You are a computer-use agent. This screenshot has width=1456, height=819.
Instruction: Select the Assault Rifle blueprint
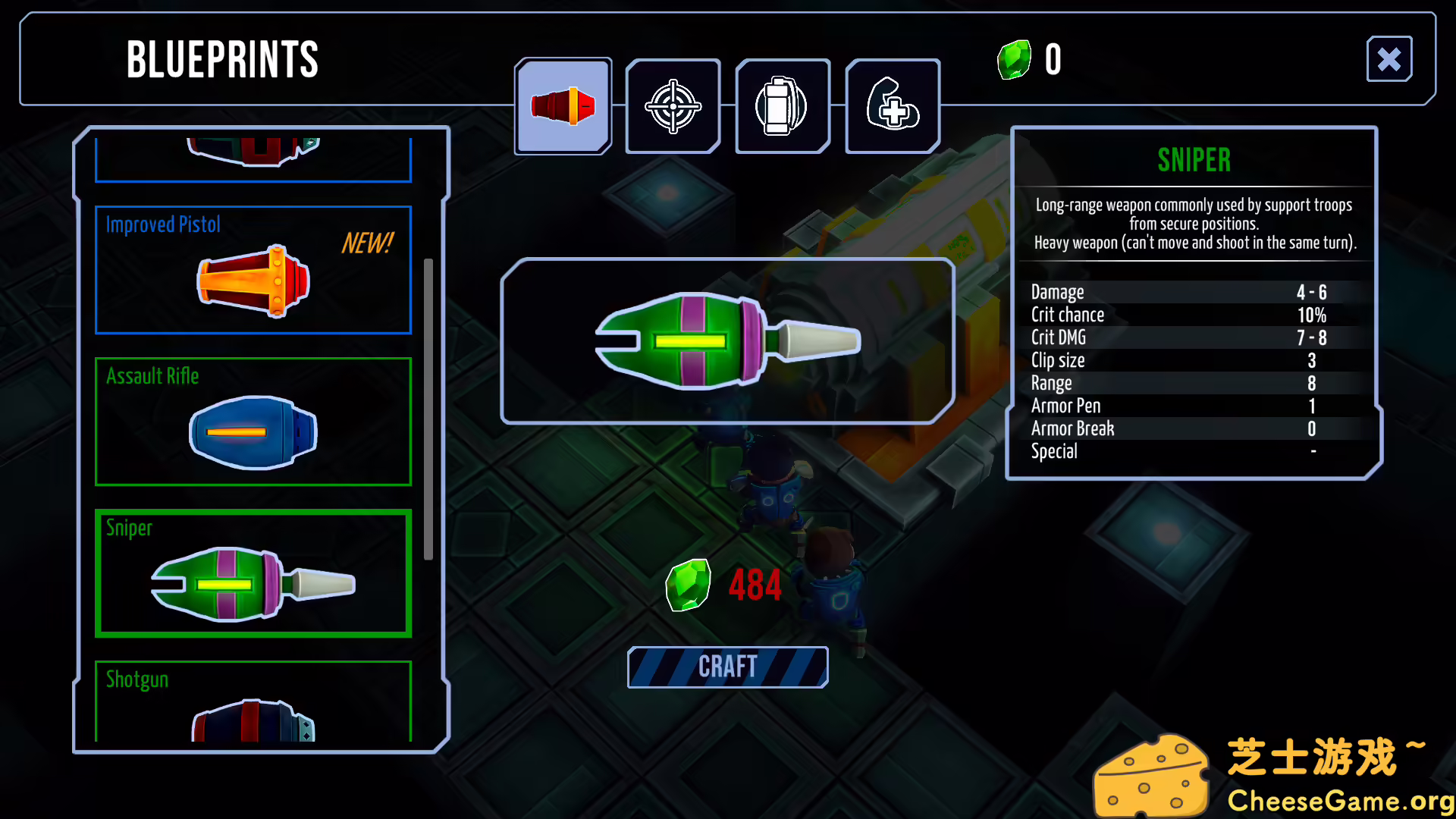[x=253, y=421]
